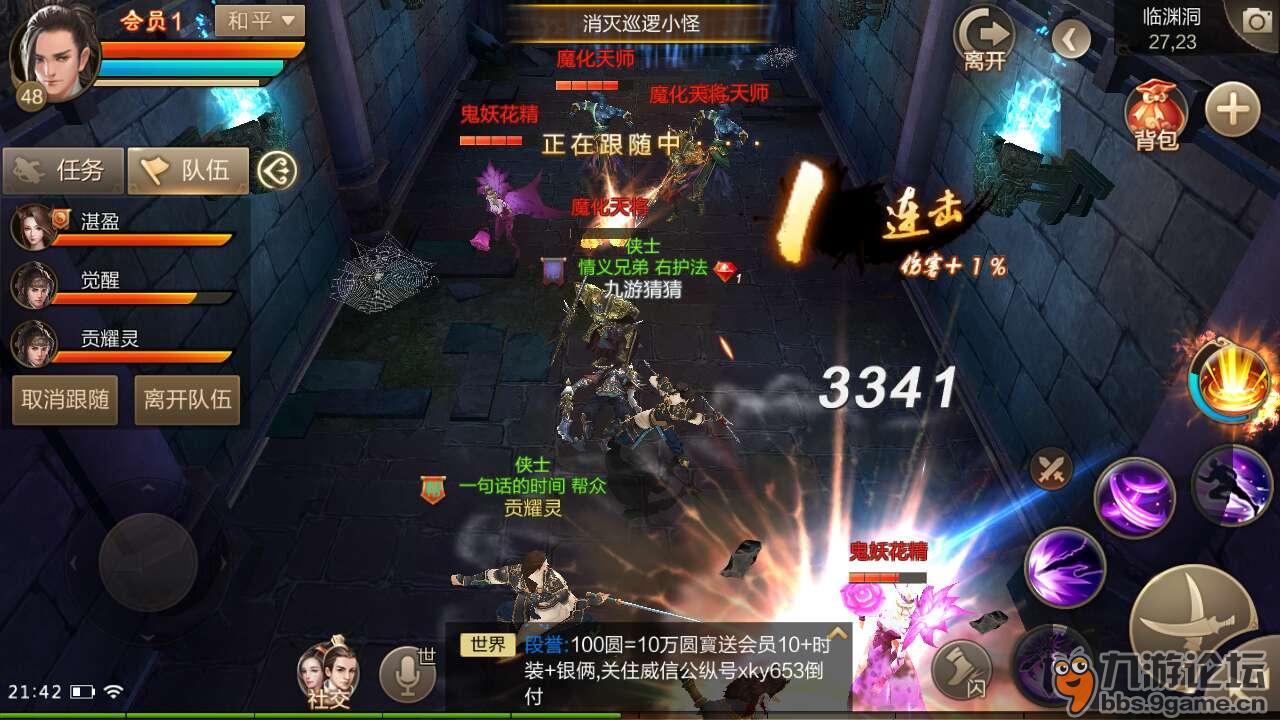The image size is (1280, 720).
Task: Click 离开队伍 to leave the team
Action: coord(186,400)
